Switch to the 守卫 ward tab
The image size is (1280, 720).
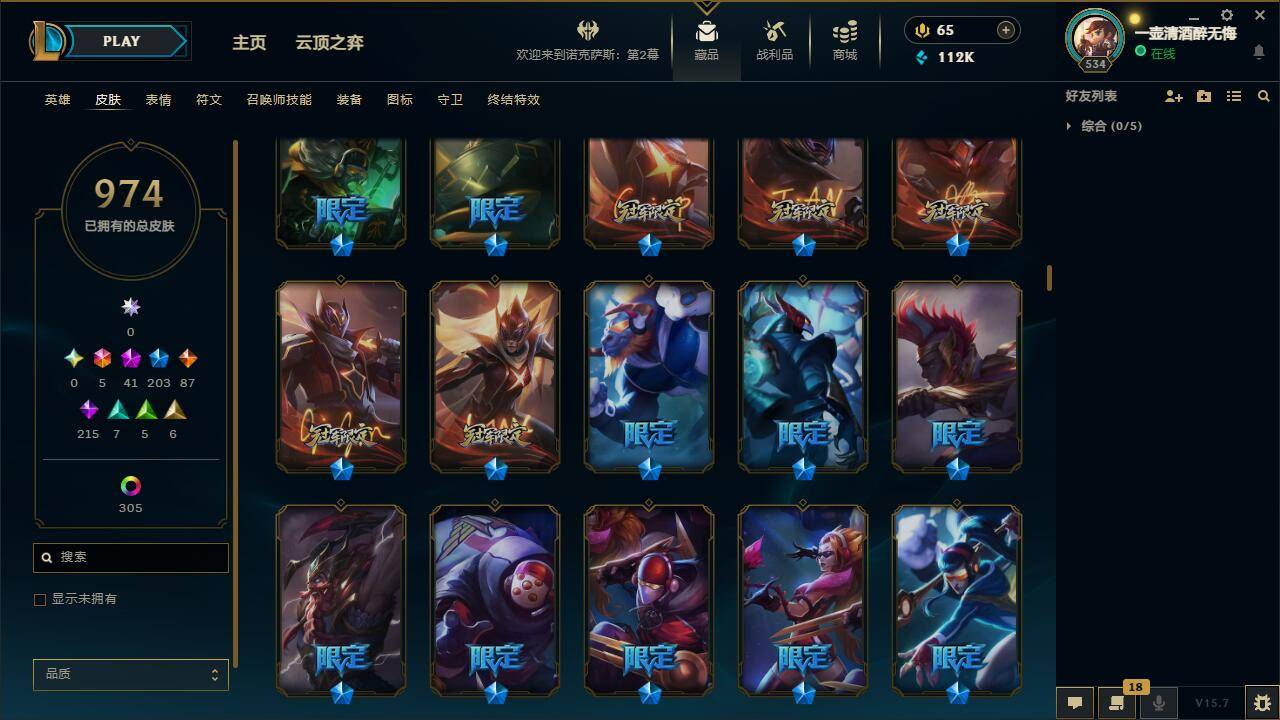coord(449,100)
